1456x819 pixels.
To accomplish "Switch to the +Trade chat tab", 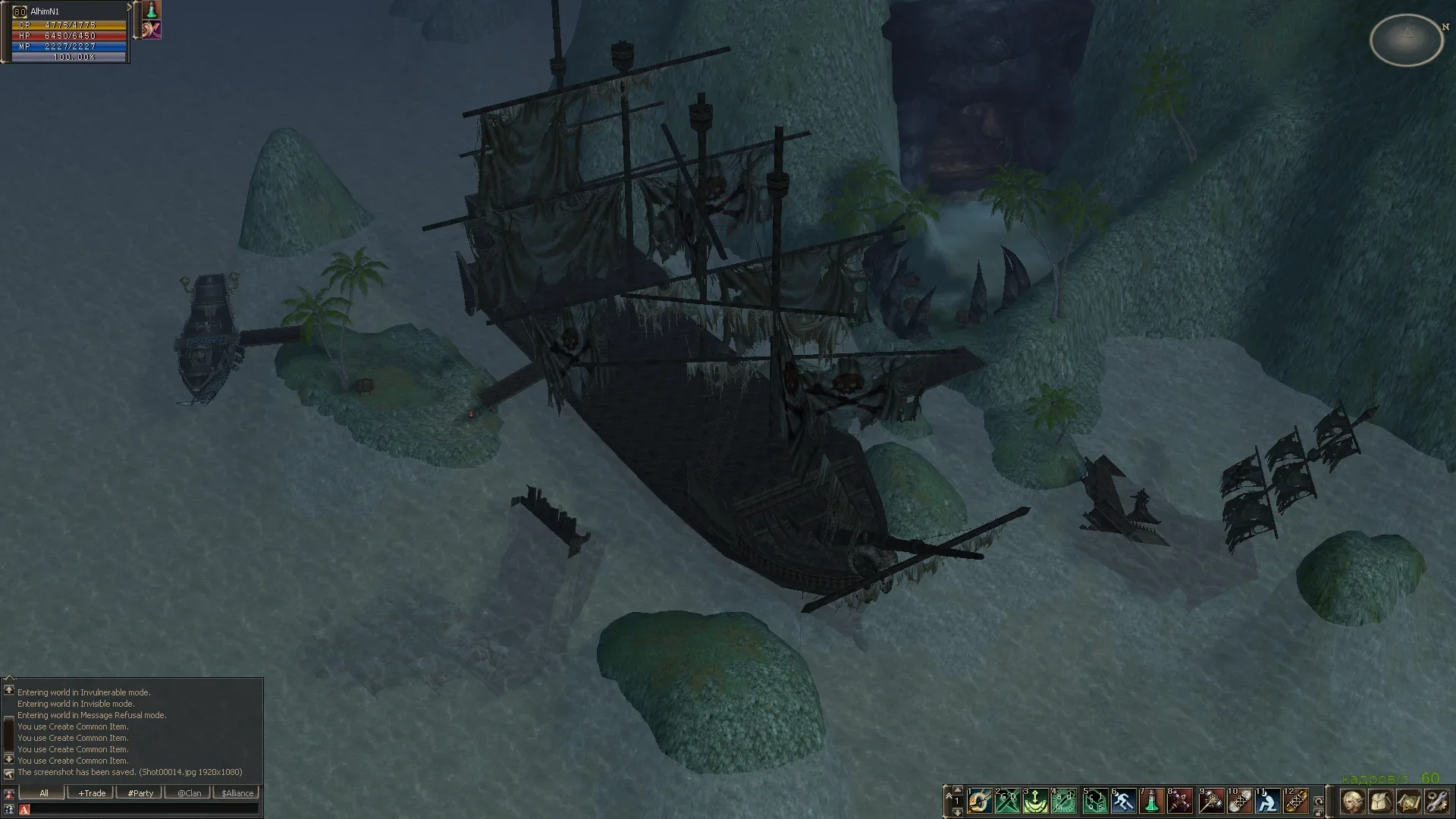I will pos(91,793).
